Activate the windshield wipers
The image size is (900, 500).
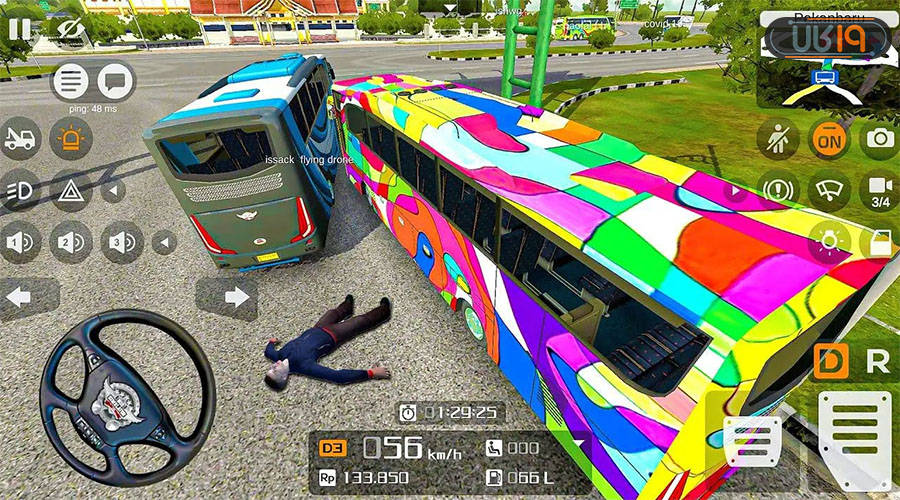pos(829,190)
